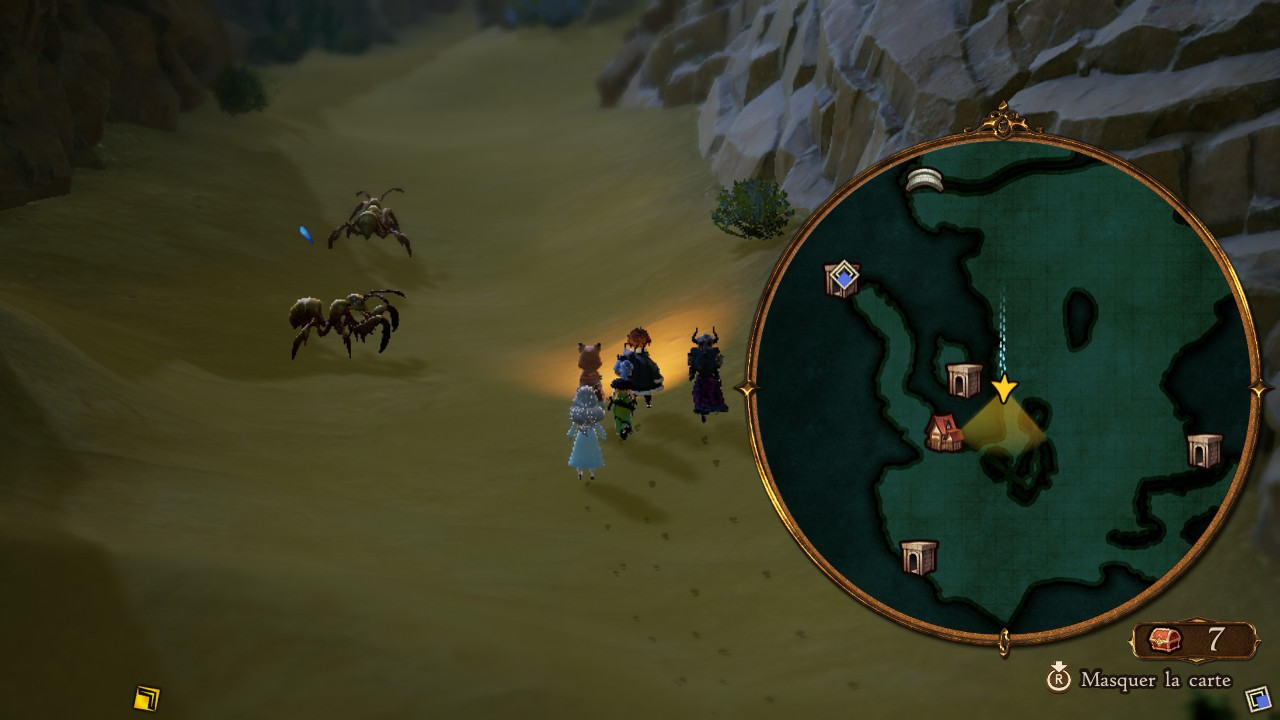Image resolution: width=1280 pixels, height=720 pixels.
Task: Click the yellow square corner icon
Action: click(x=147, y=697)
